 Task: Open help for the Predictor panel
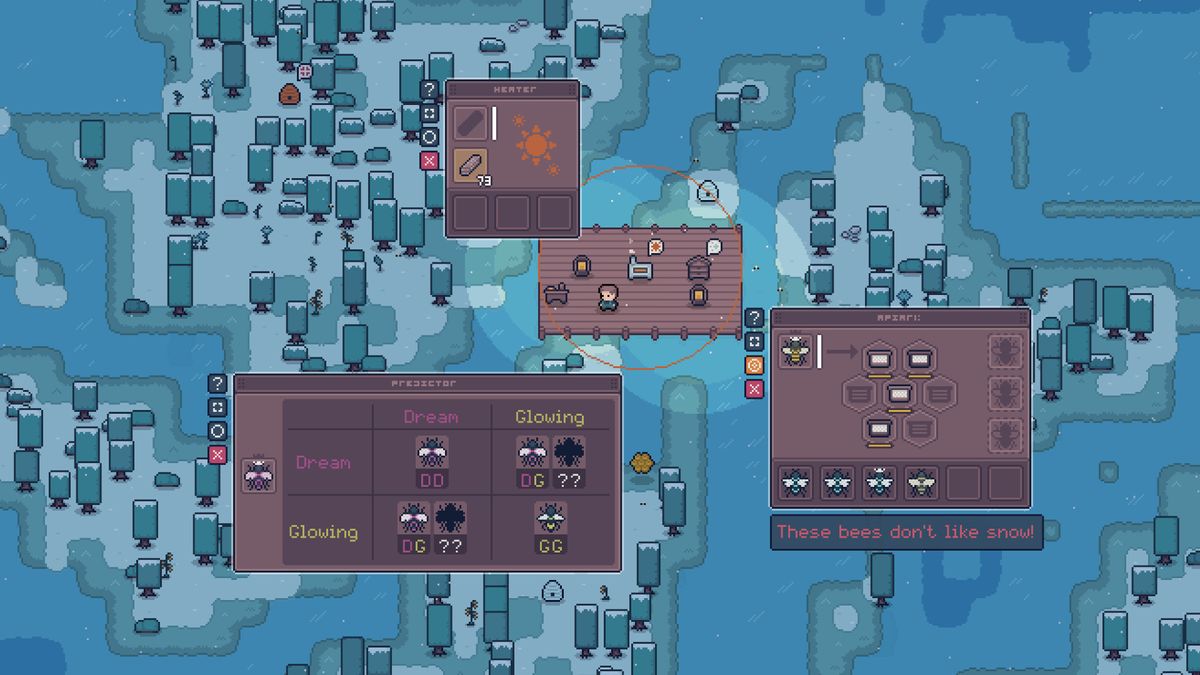[x=217, y=383]
